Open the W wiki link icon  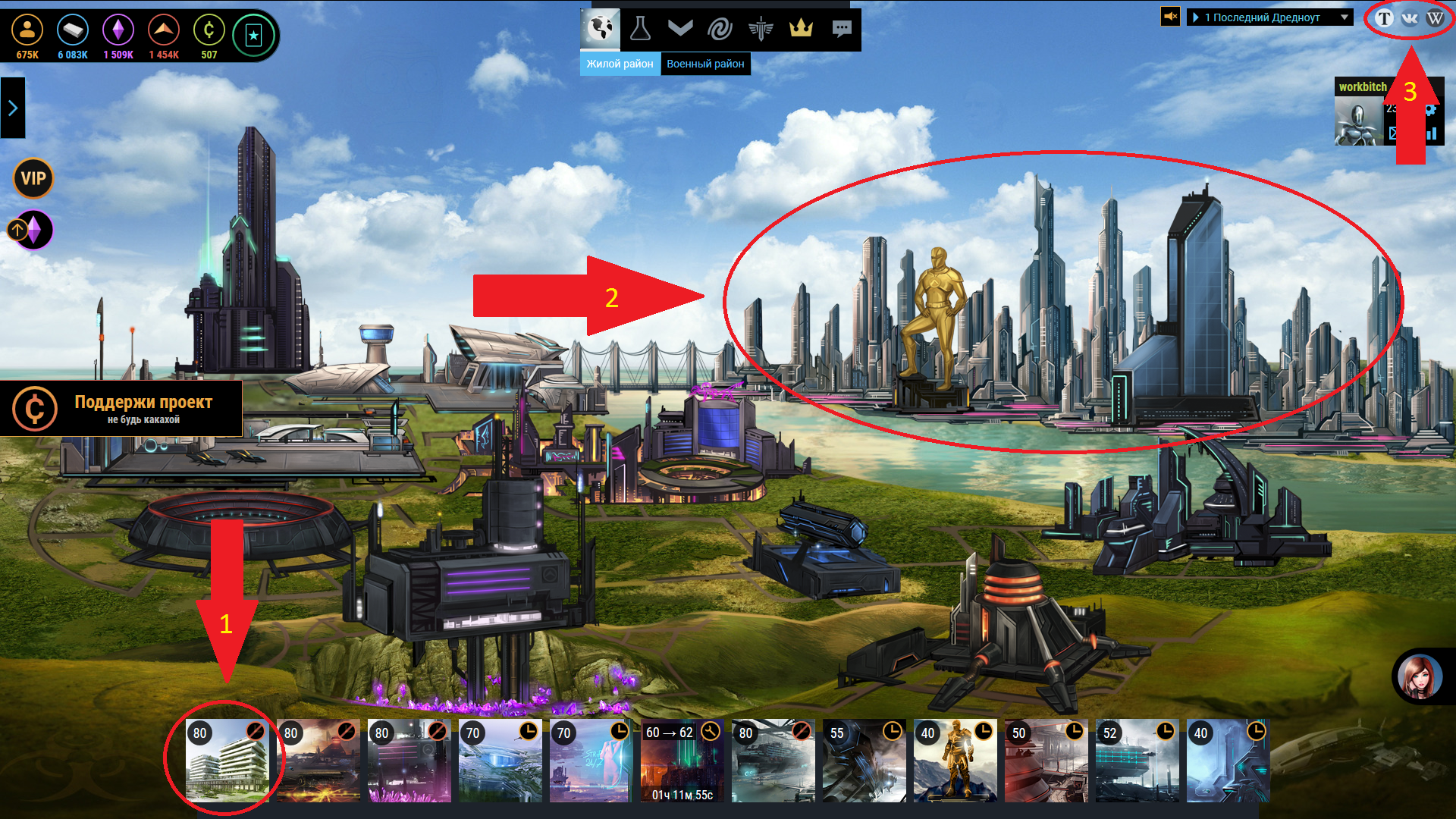[1435, 18]
